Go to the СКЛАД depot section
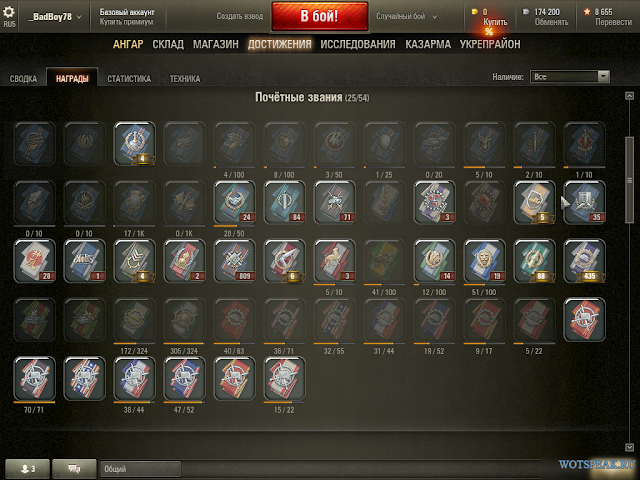 tap(167, 44)
